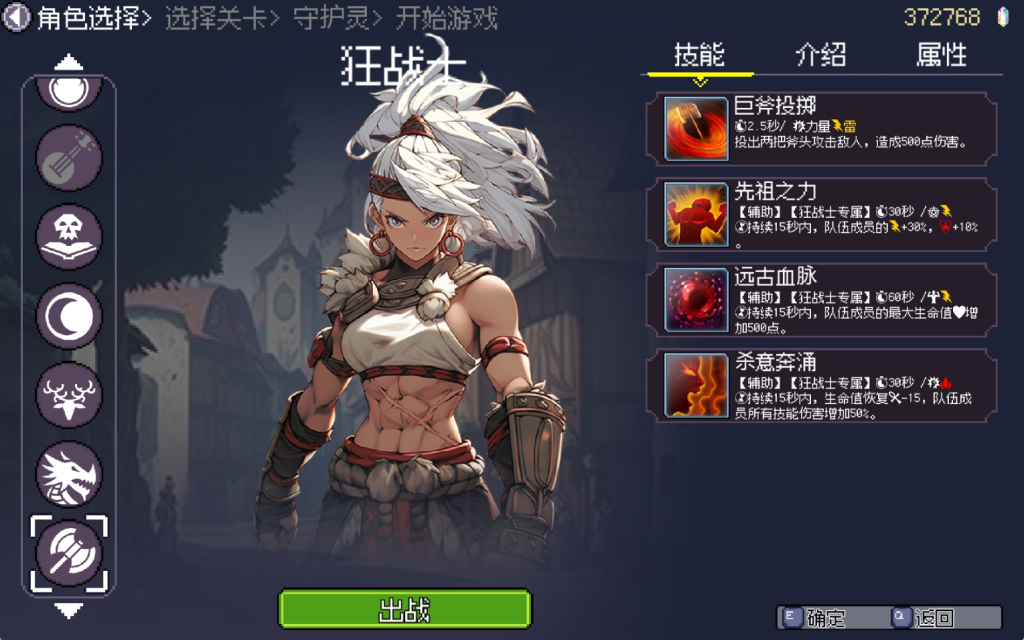This screenshot has height=640, width=1024.
Task: Choose the dragon head character icon
Action: click(x=69, y=473)
